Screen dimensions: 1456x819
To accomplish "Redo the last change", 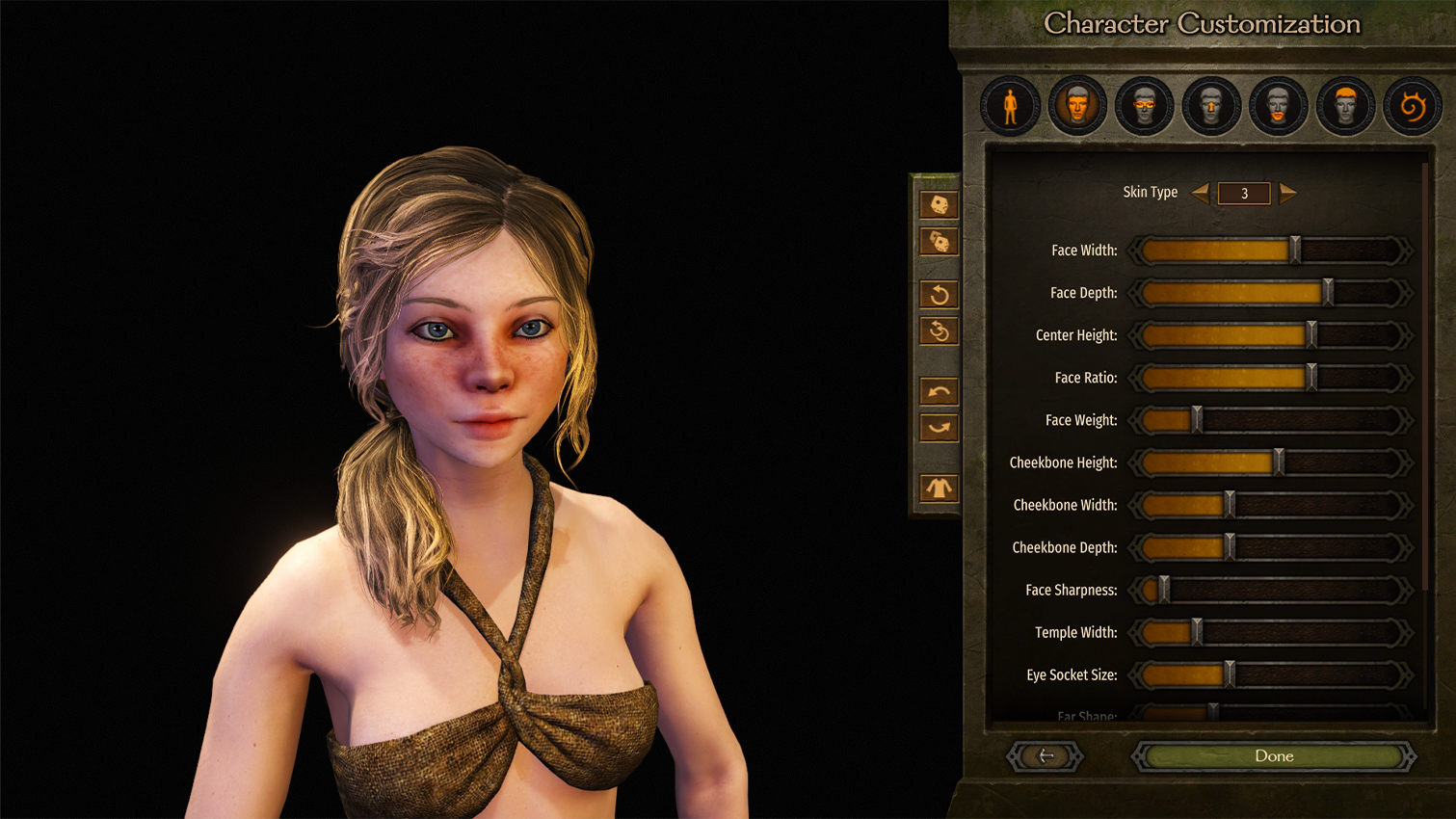I will click(x=939, y=428).
